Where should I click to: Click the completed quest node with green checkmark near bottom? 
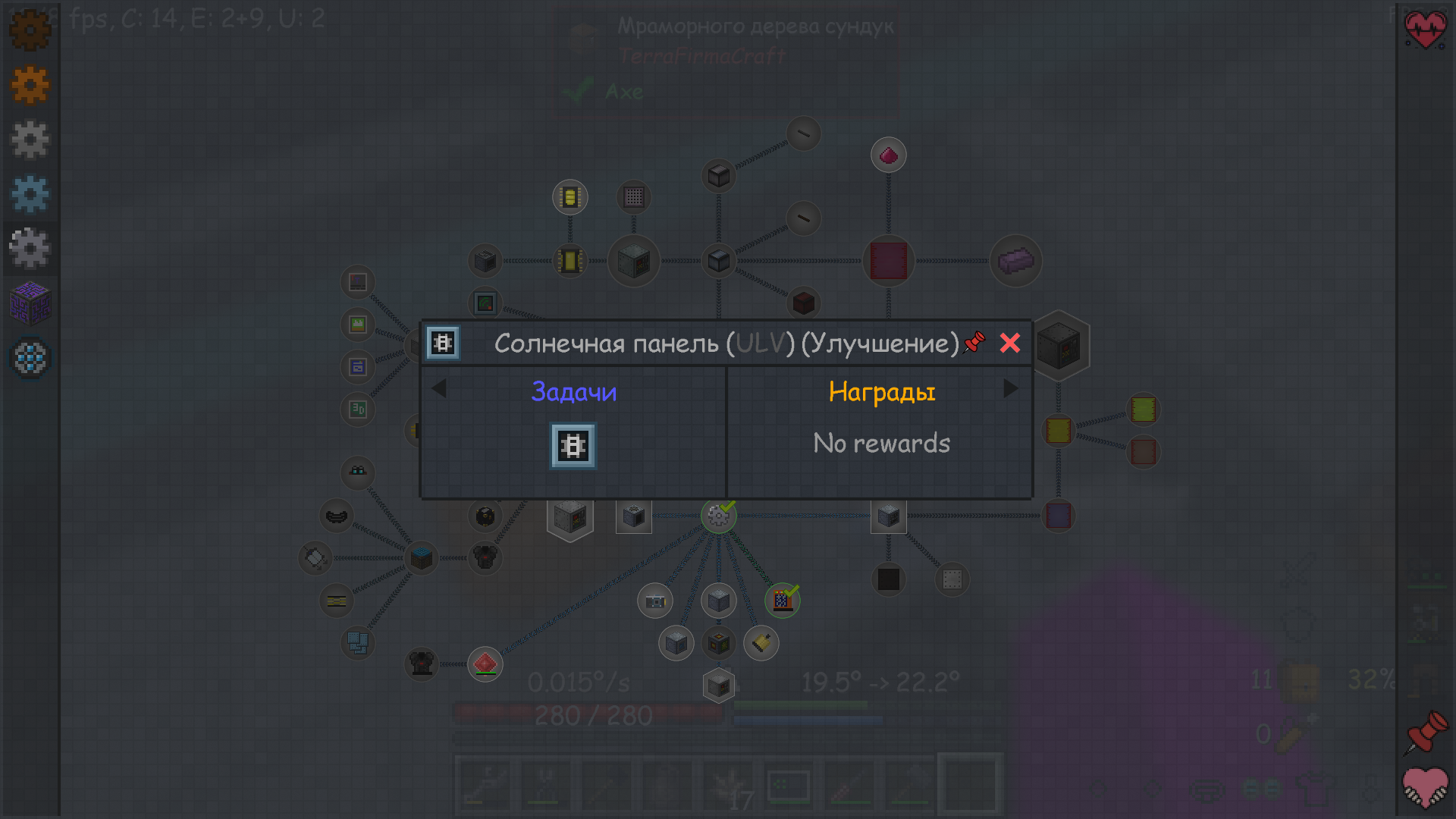point(781,601)
